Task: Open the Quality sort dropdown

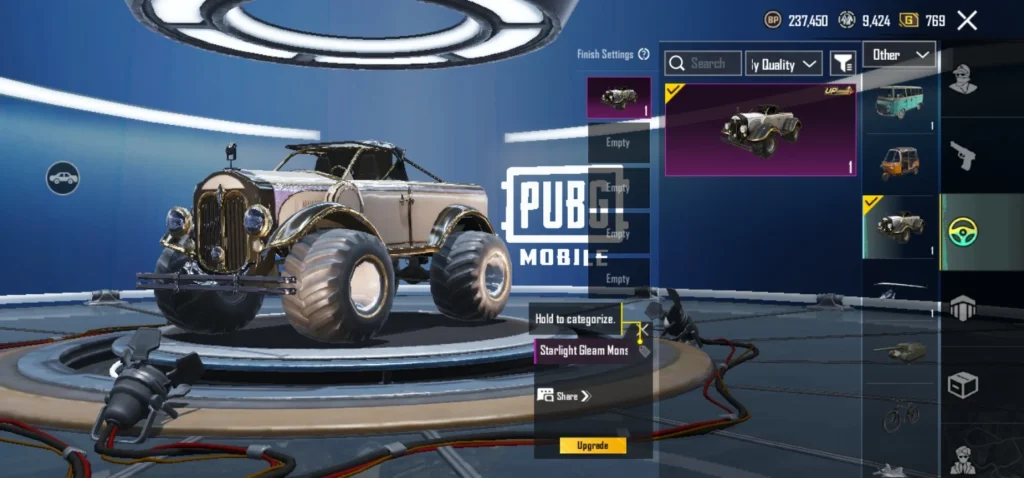Action: [784, 64]
